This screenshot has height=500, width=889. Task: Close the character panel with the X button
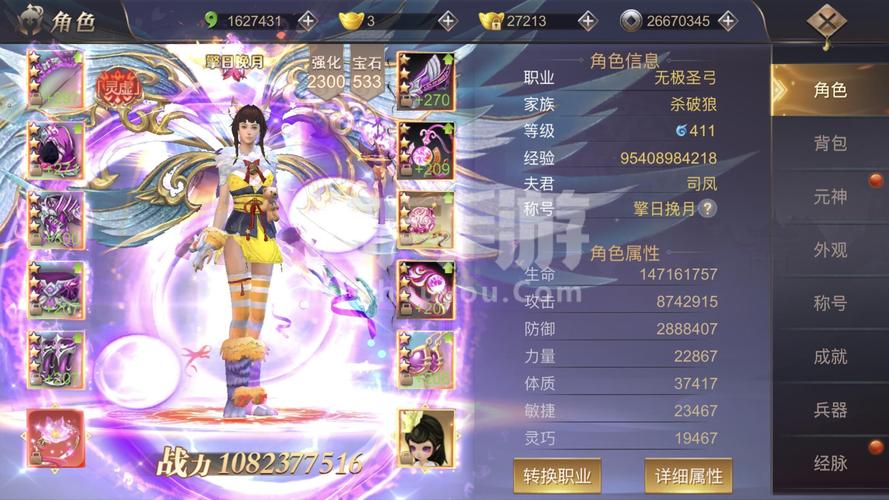(x=826, y=22)
